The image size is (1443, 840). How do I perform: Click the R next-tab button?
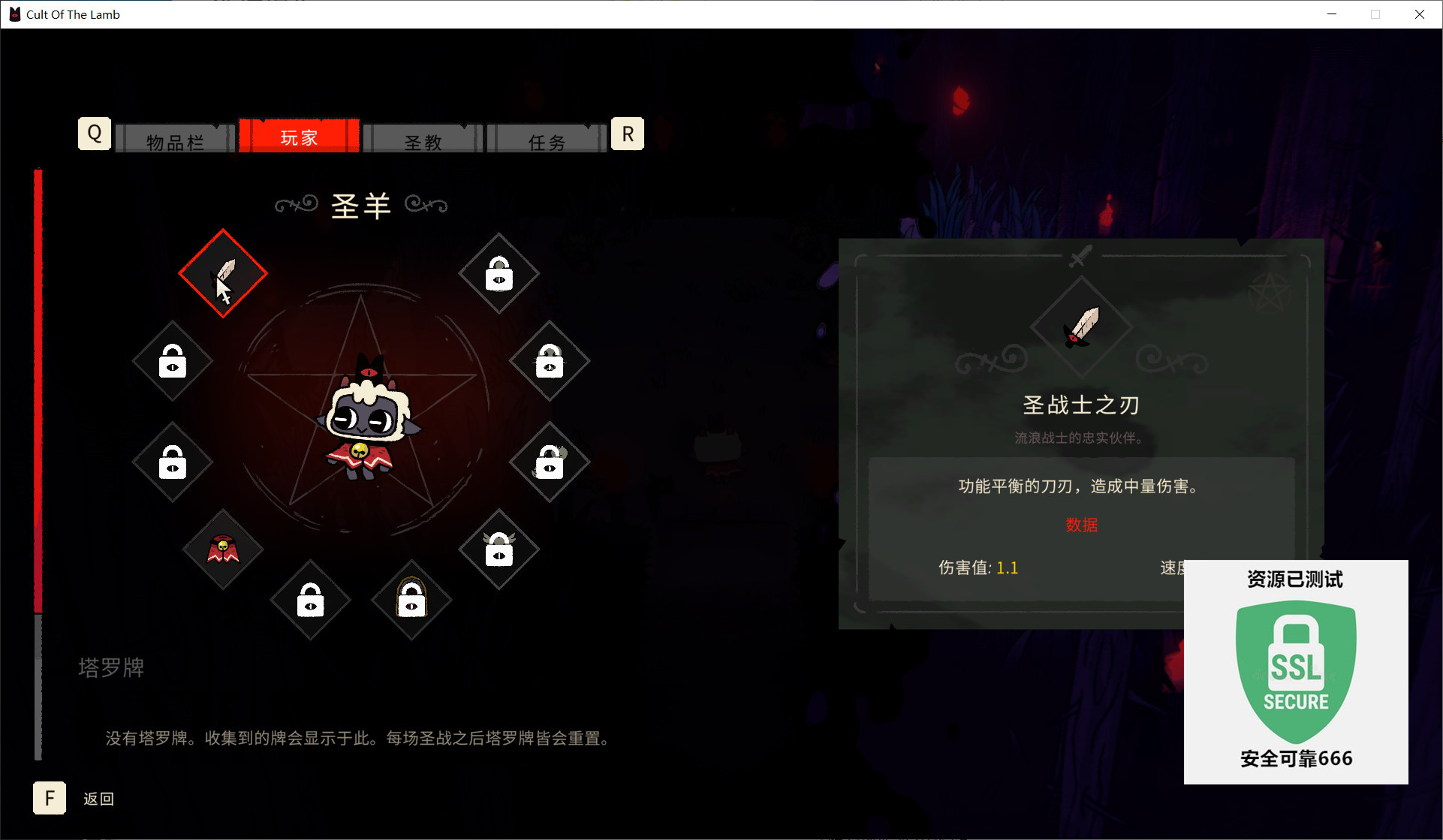[627, 133]
